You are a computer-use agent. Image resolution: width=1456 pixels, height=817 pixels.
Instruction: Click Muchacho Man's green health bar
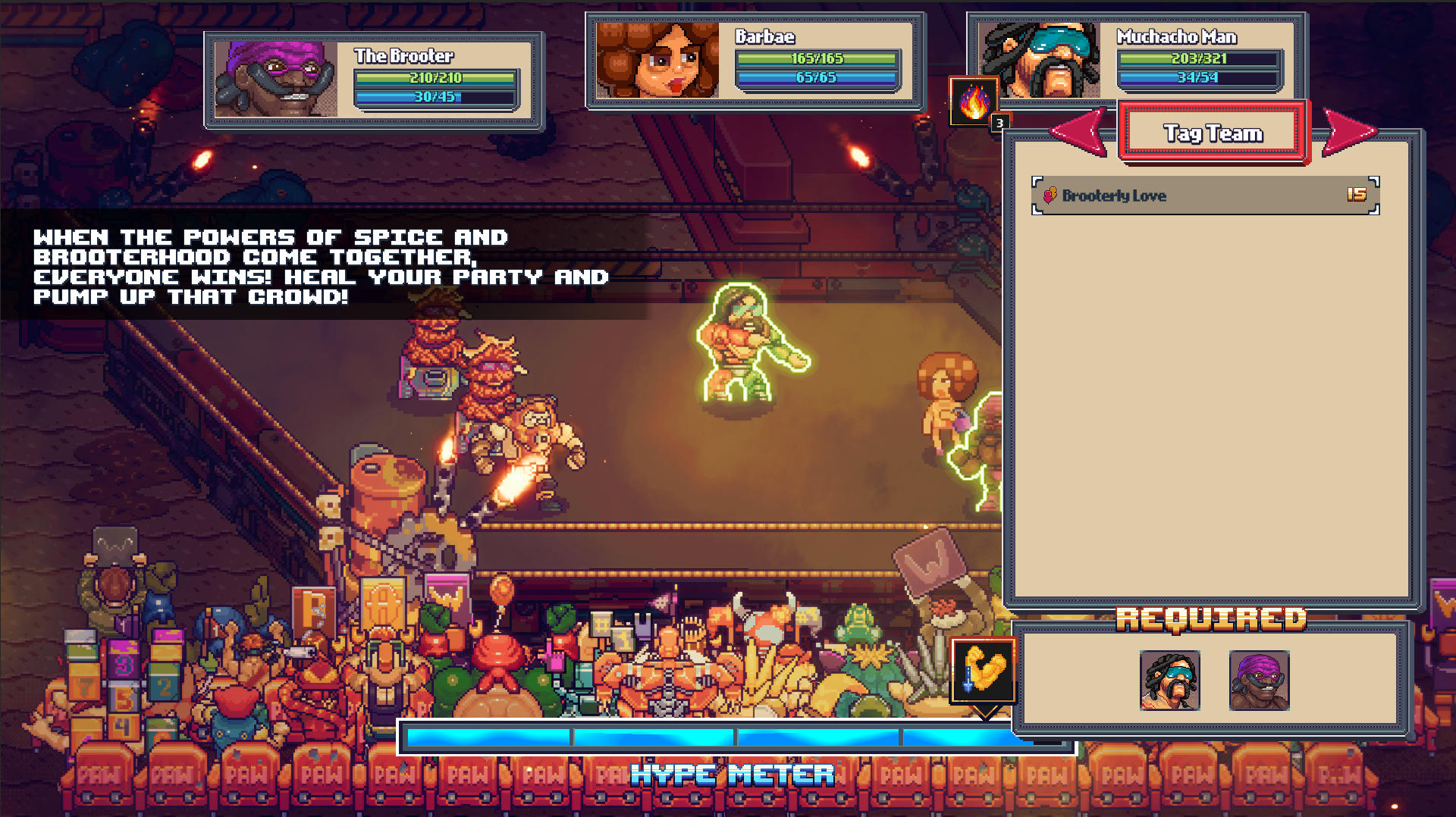[1197, 57]
